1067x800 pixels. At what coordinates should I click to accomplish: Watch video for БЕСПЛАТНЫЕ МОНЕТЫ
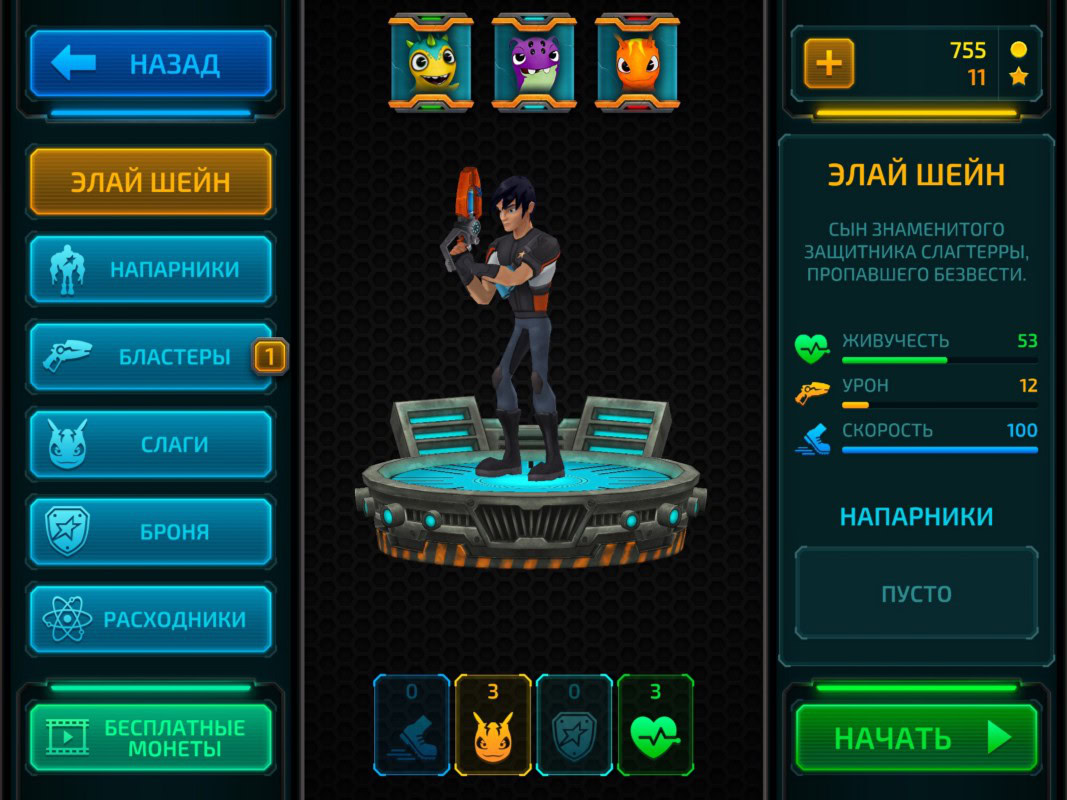pyautogui.click(x=150, y=738)
